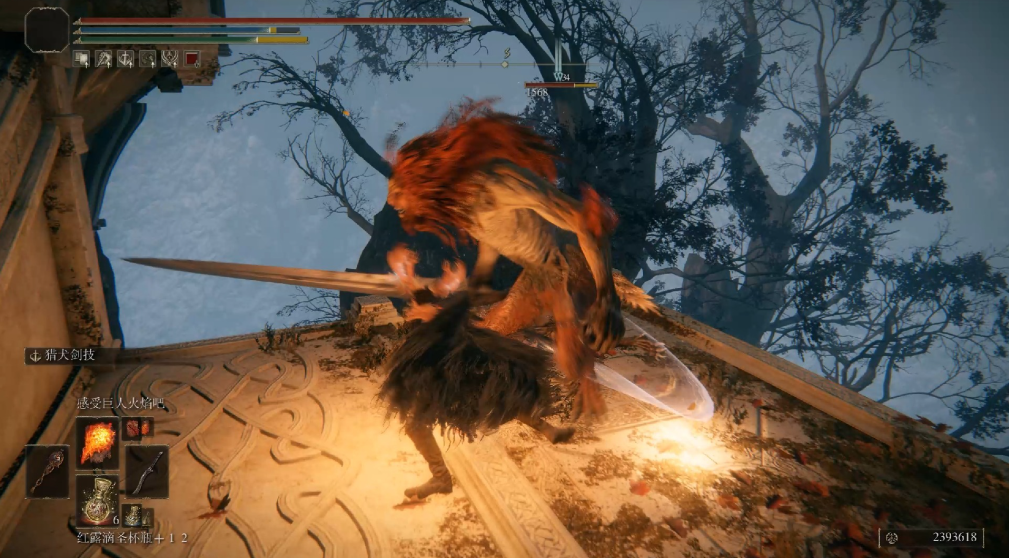Screen dimensions: 1009x558
Task: Select the giant flame spell slot
Action: [98, 442]
